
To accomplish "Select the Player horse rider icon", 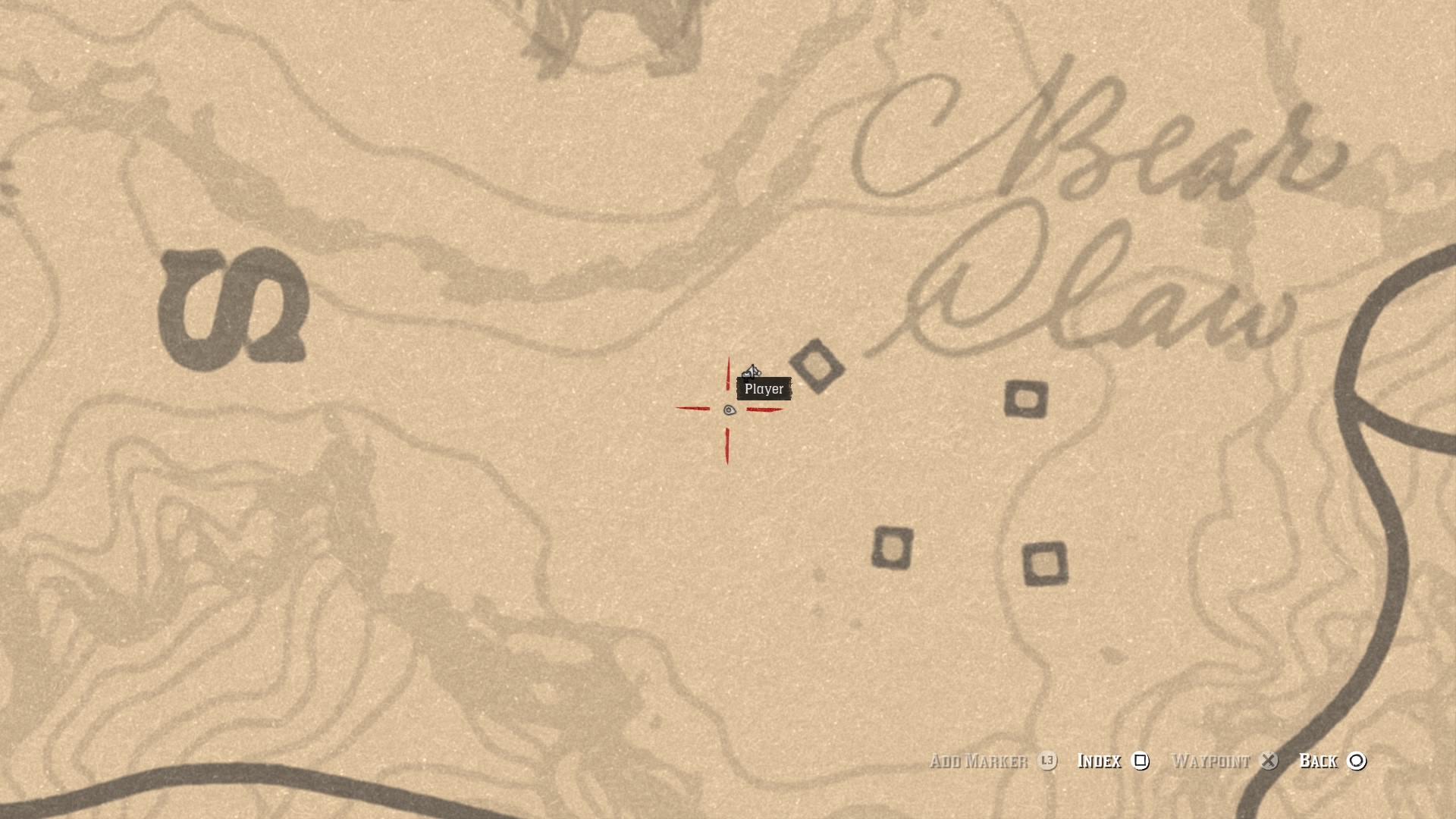I will click(753, 371).
